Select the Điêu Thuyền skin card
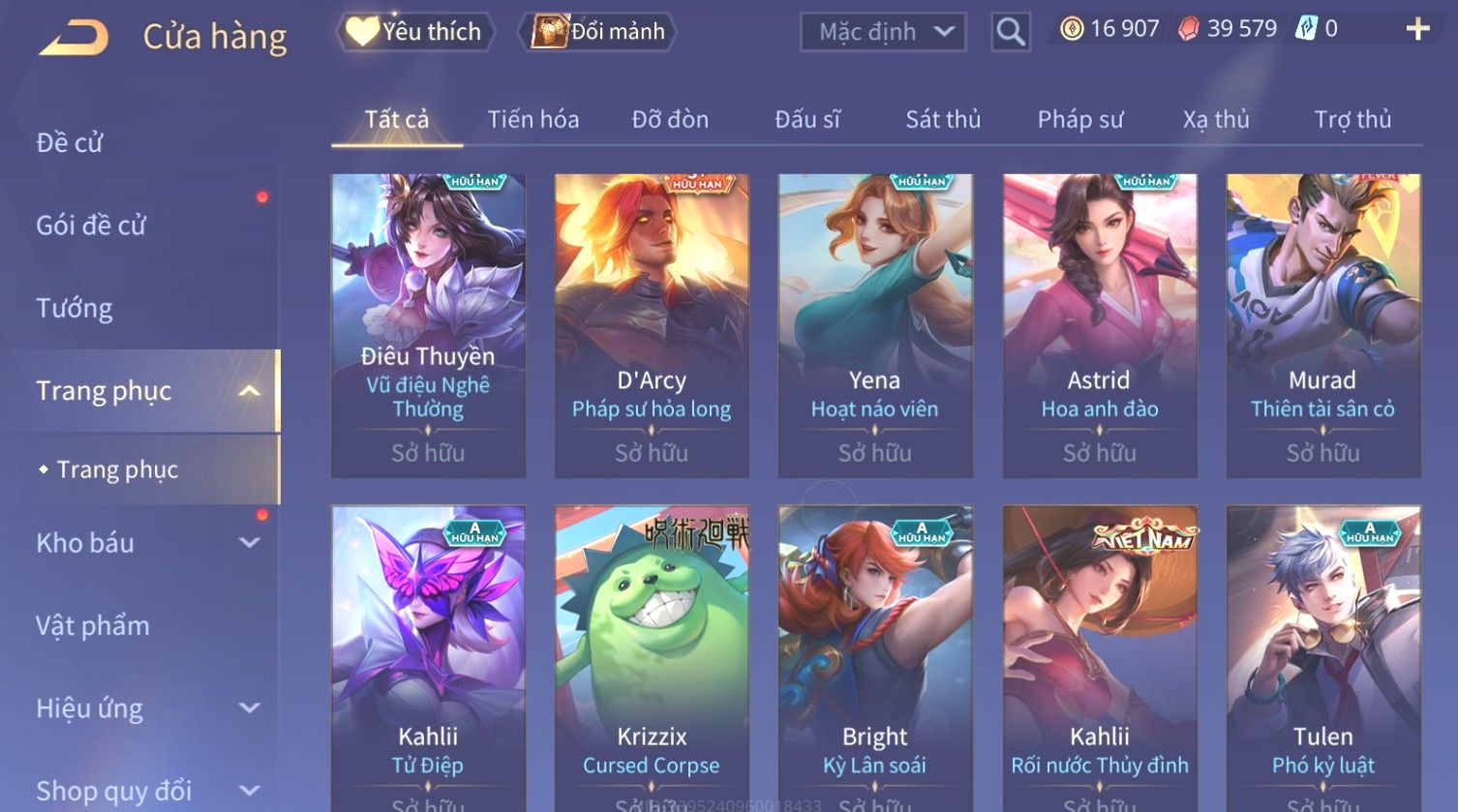The width and height of the screenshot is (1458, 812). (428, 324)
